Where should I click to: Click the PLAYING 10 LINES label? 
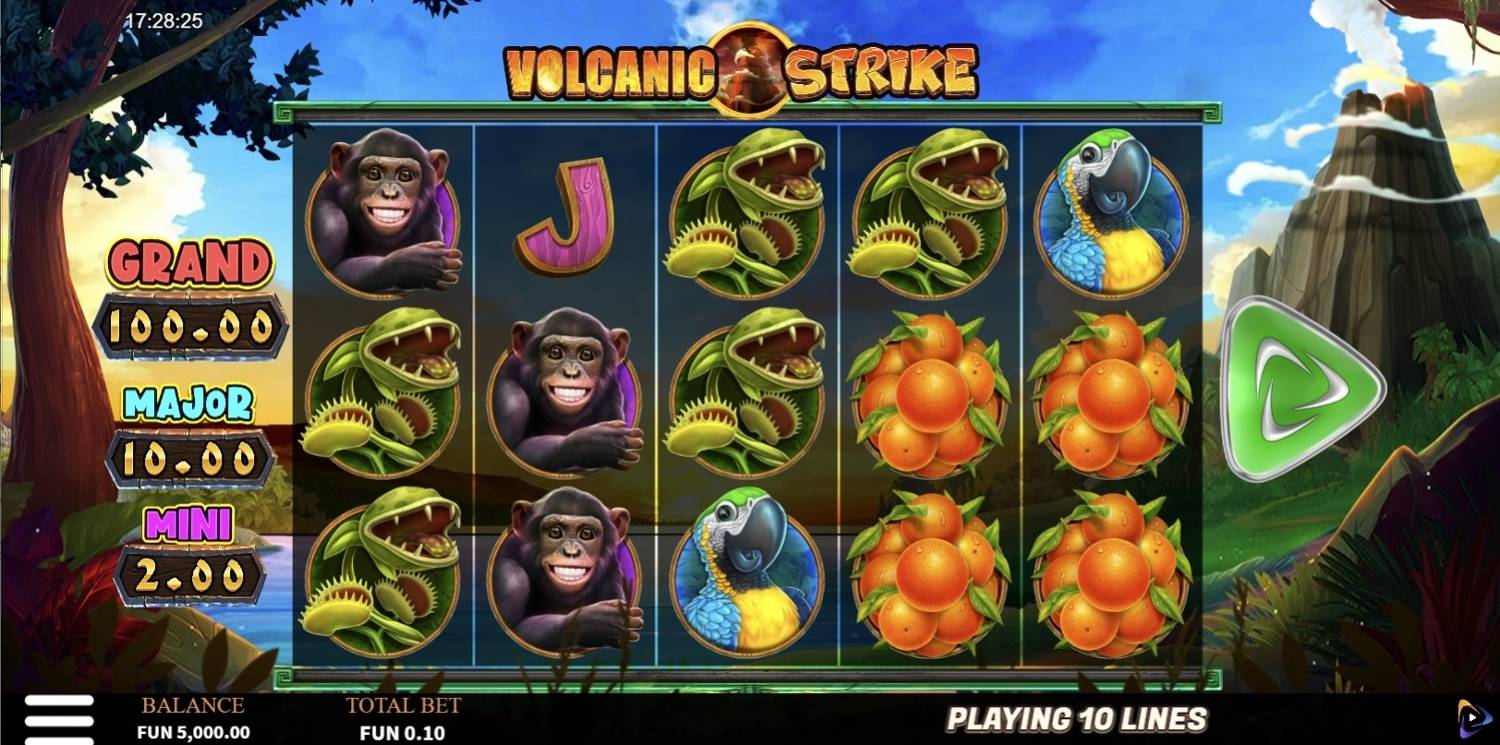(x=1080, y=718)
